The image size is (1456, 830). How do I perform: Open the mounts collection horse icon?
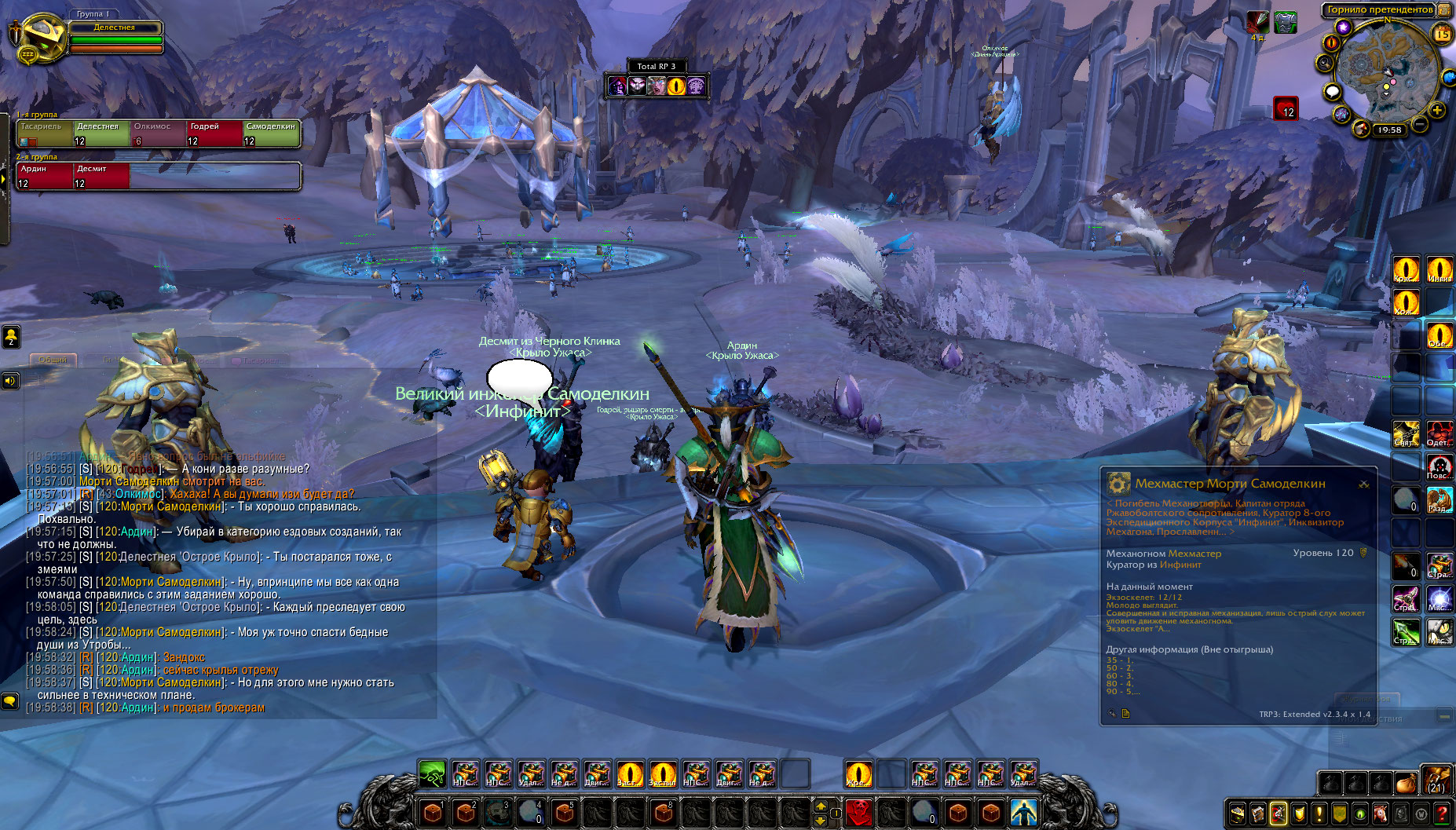tap(1380, 814)
